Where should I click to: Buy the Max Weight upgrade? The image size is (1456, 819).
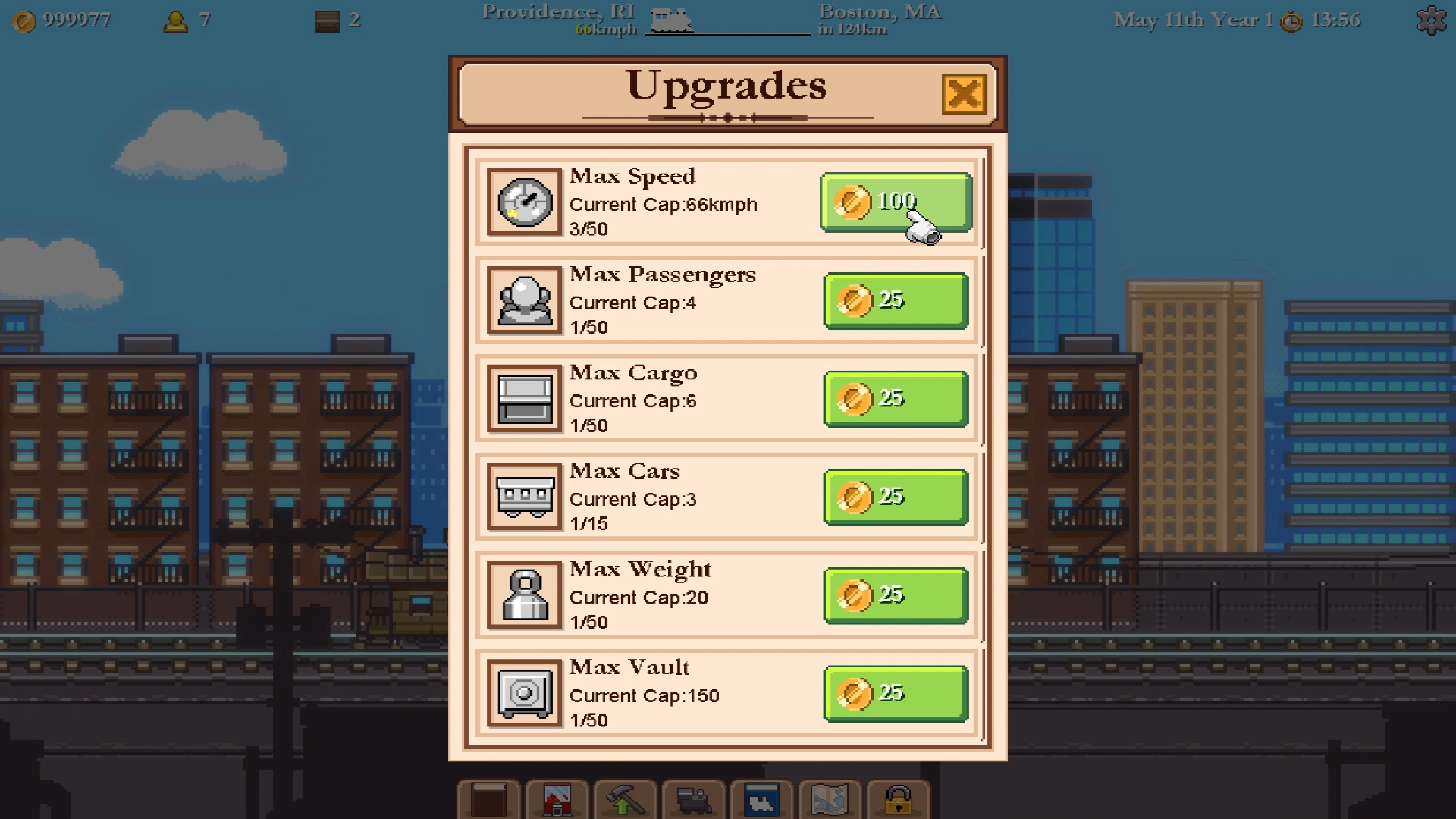click(x=895, y=595)
